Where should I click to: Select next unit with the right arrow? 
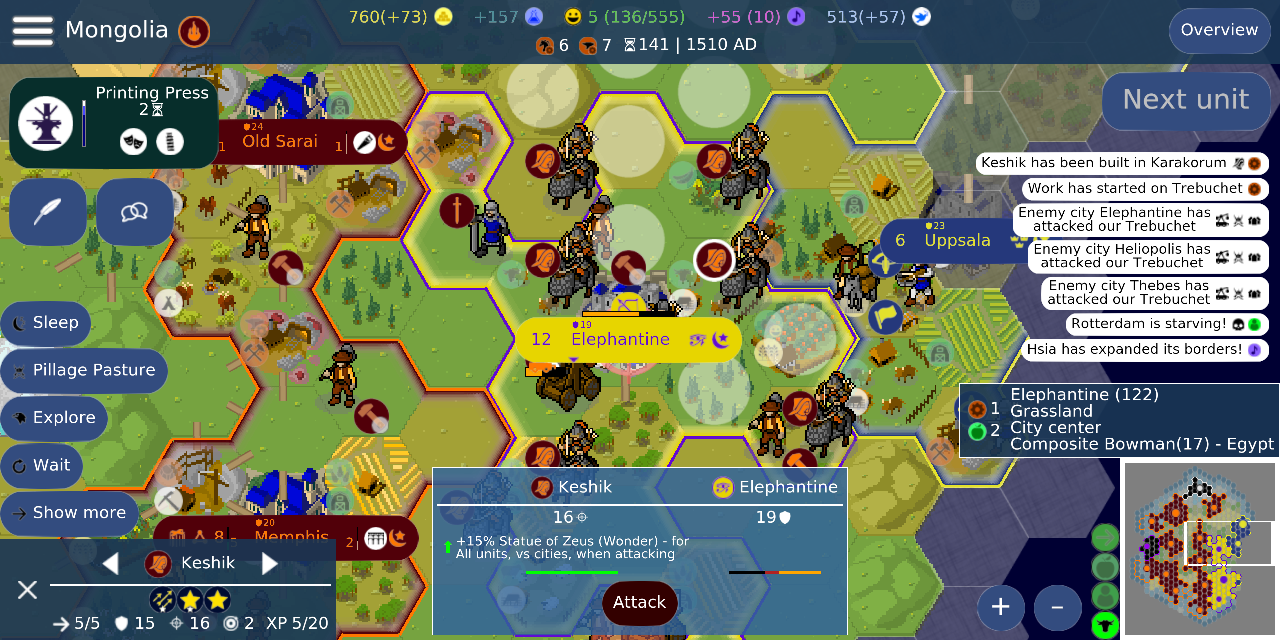[x=269, y=563]
